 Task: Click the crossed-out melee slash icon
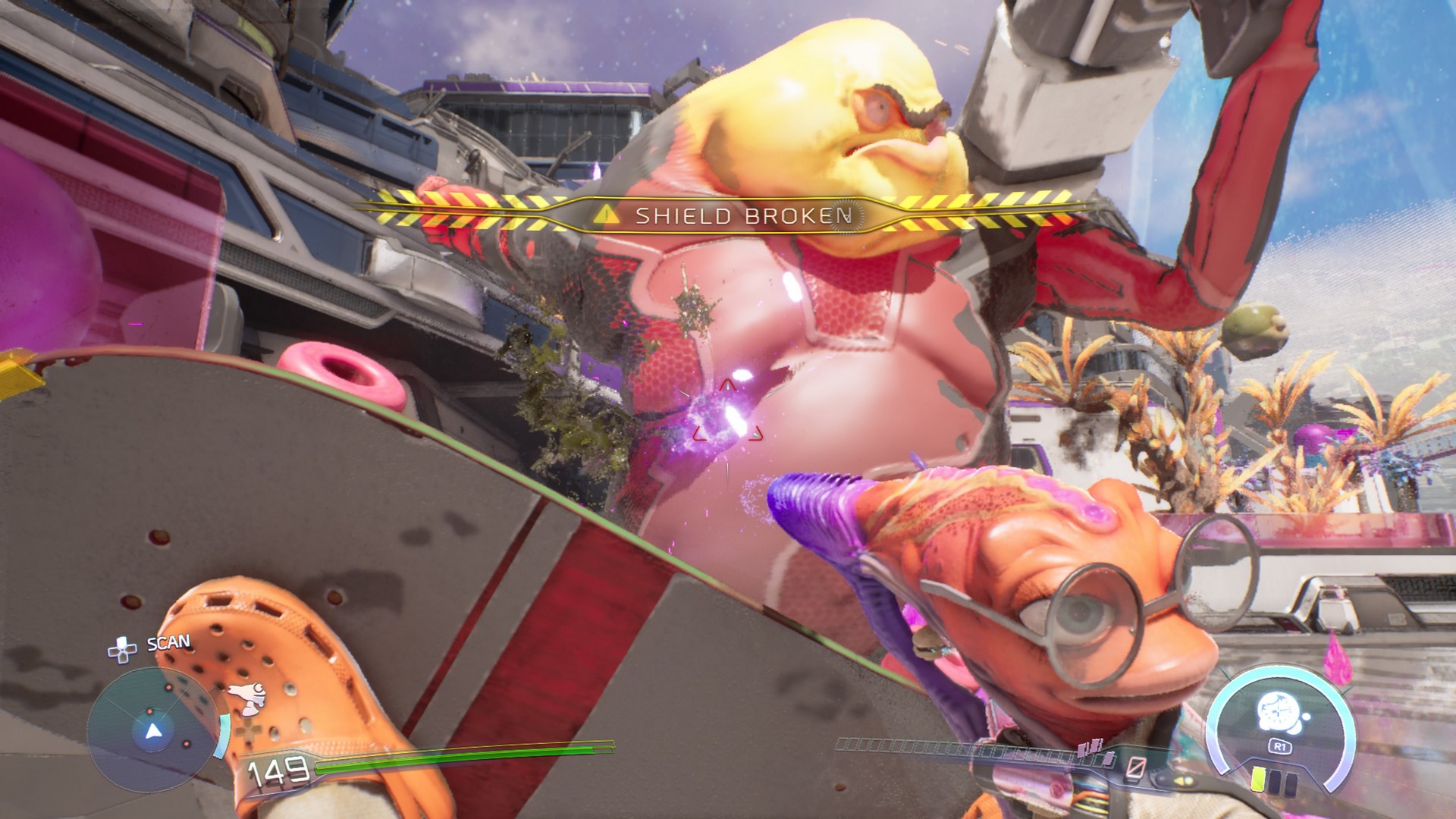(1136, 768)
